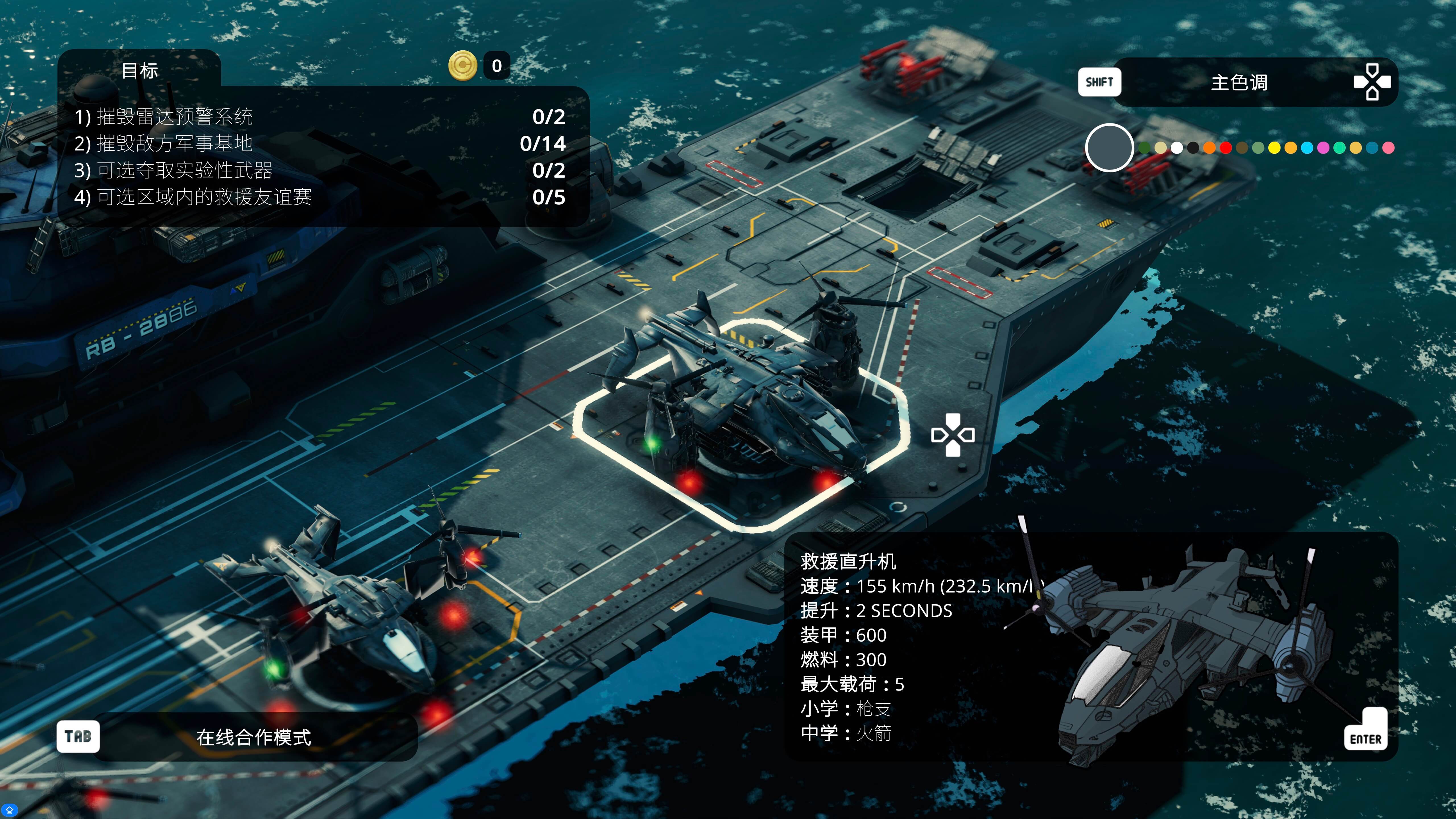Pick the cyan paint swatch

tap(1307, 148)
